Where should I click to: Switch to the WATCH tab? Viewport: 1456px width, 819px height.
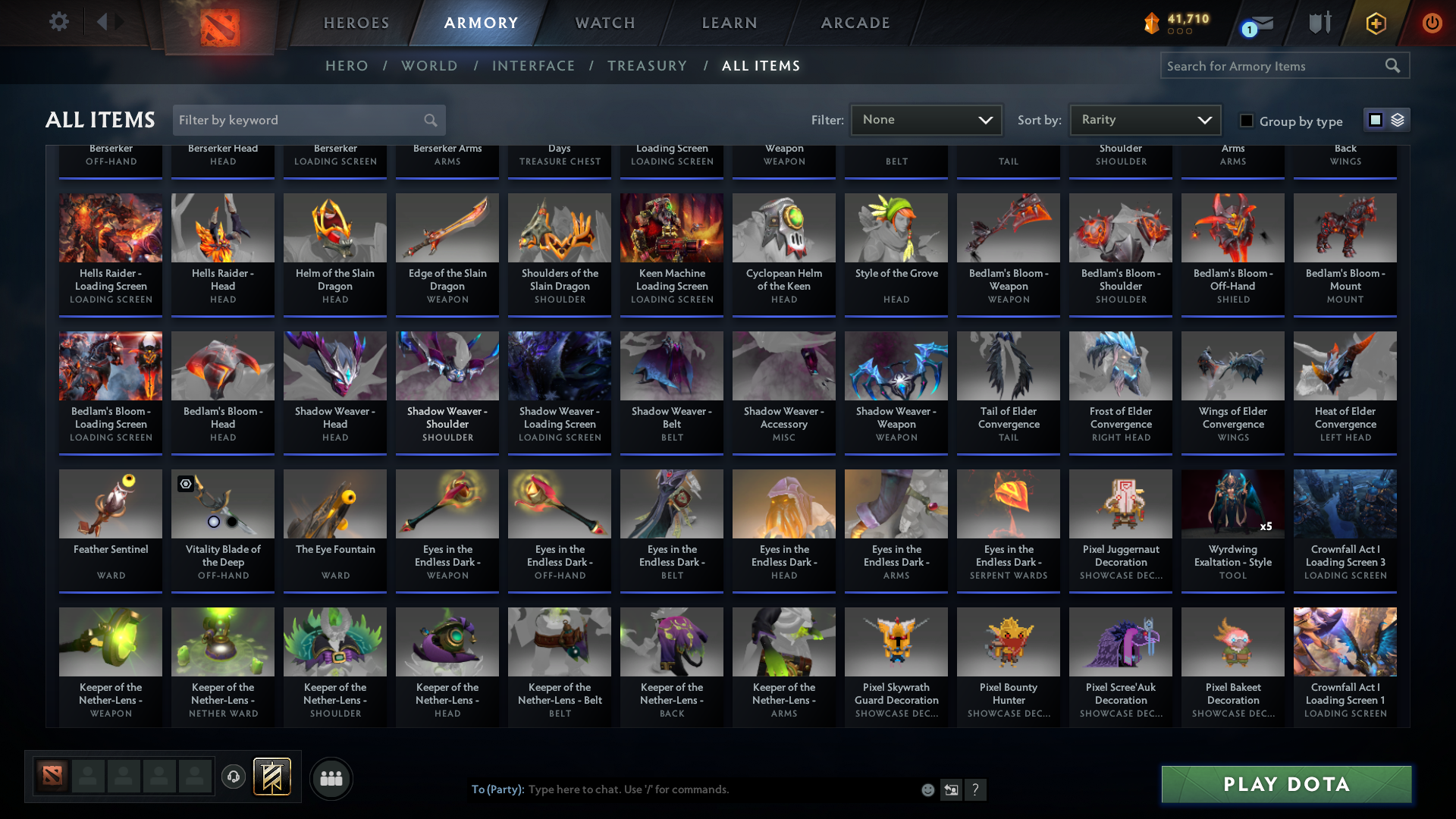point(604,23)
